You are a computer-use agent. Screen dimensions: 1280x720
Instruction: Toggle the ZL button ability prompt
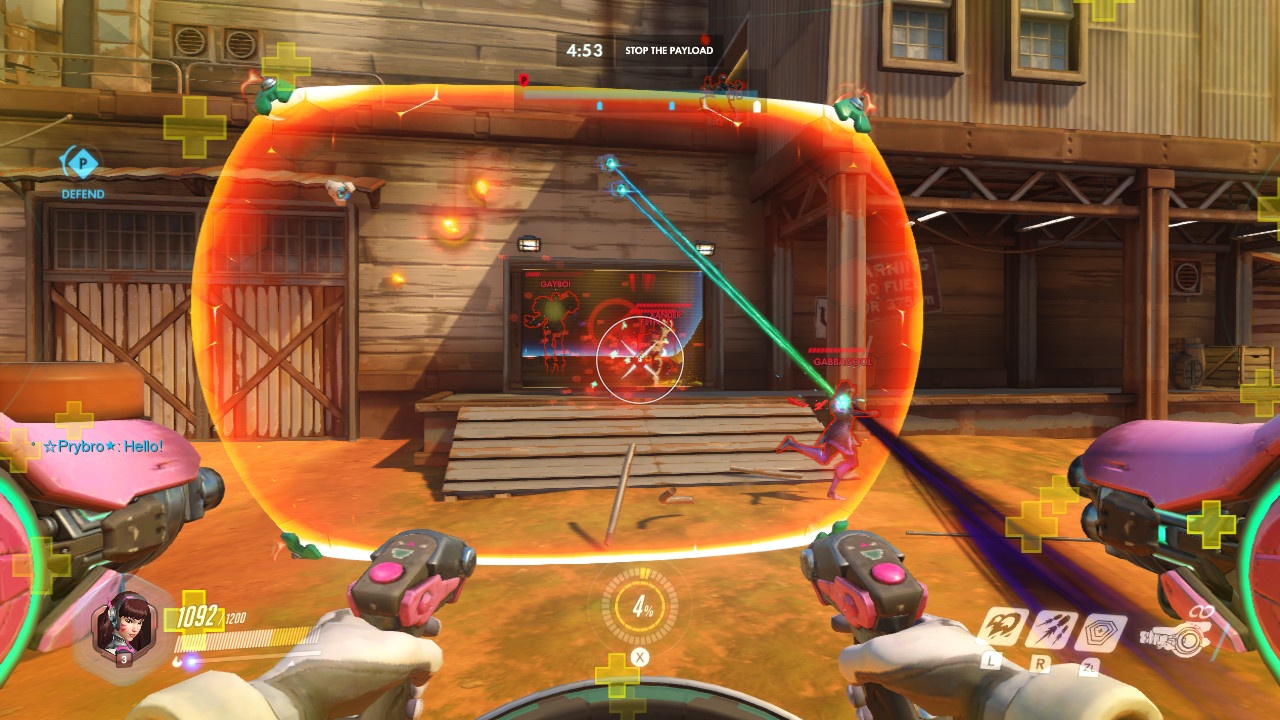pos(1089,667)
